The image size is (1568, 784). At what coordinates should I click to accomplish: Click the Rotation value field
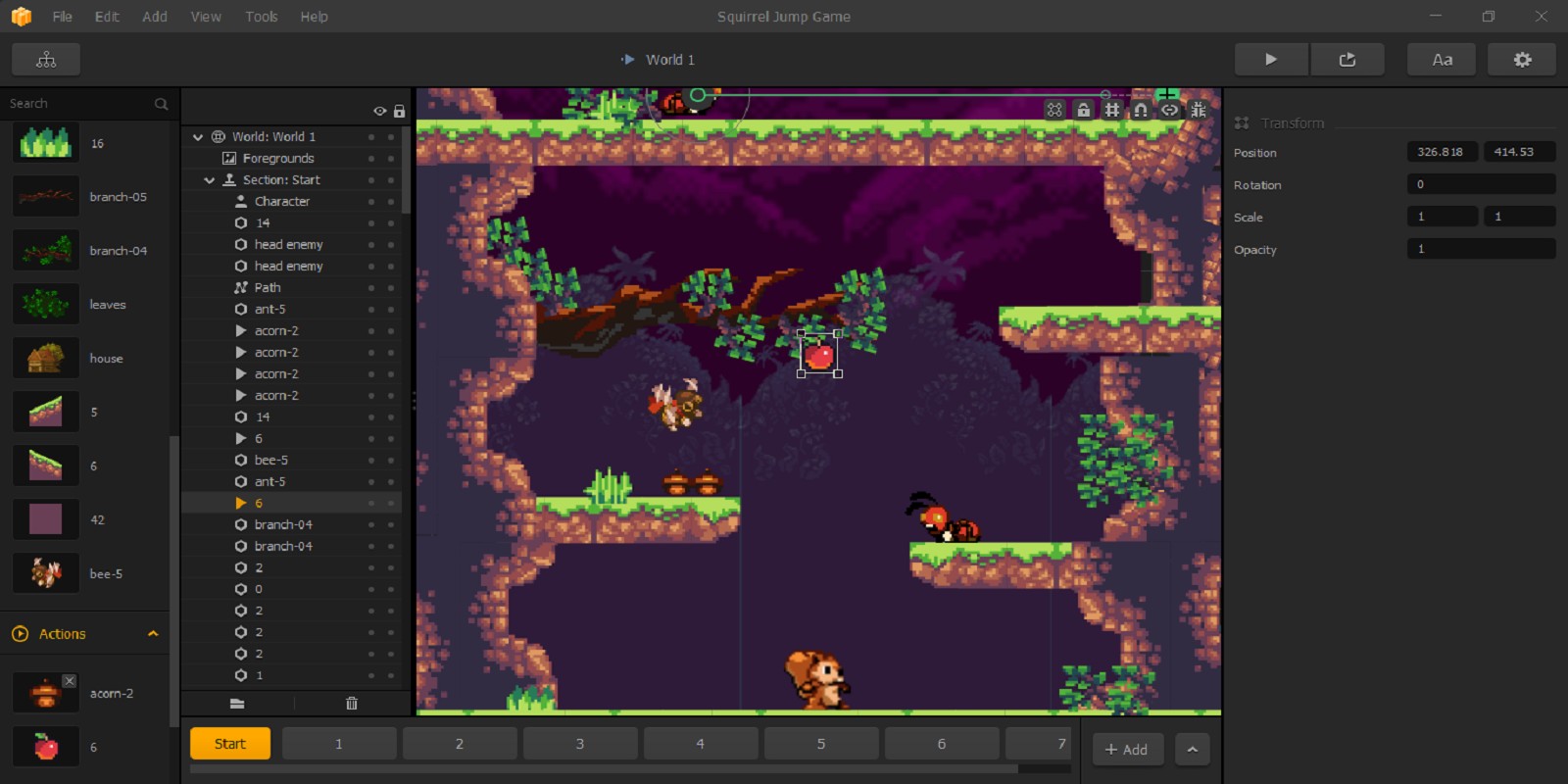[x=1480, y=184]
